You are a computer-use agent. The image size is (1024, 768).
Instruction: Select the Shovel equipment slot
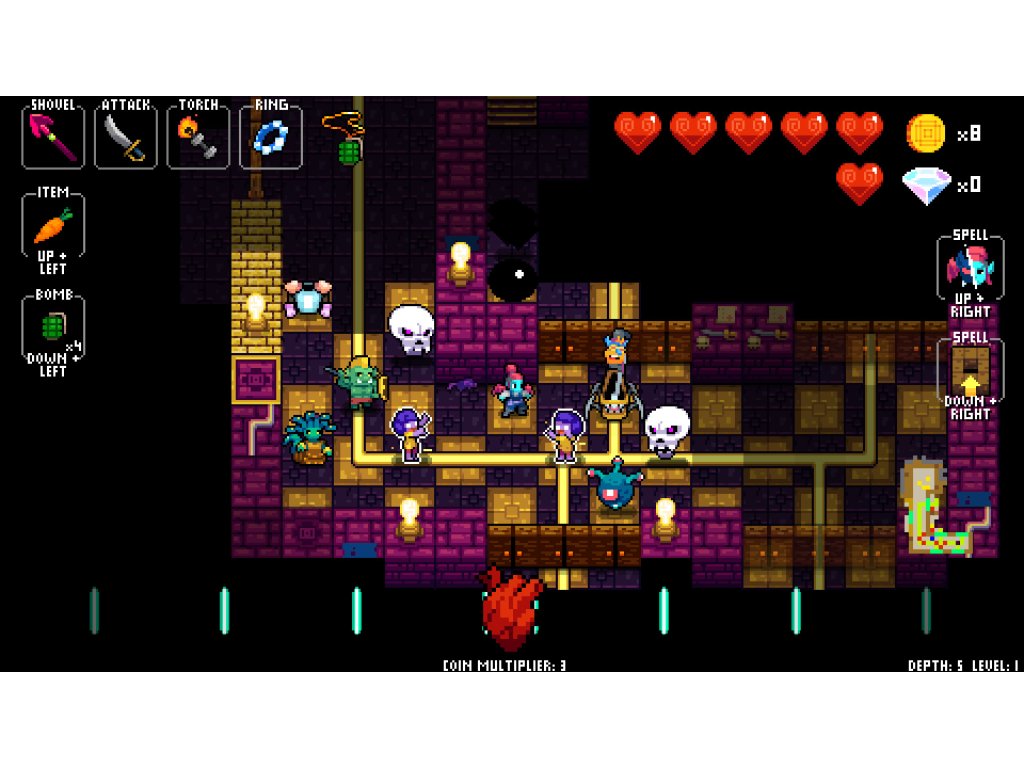[53, 137]
